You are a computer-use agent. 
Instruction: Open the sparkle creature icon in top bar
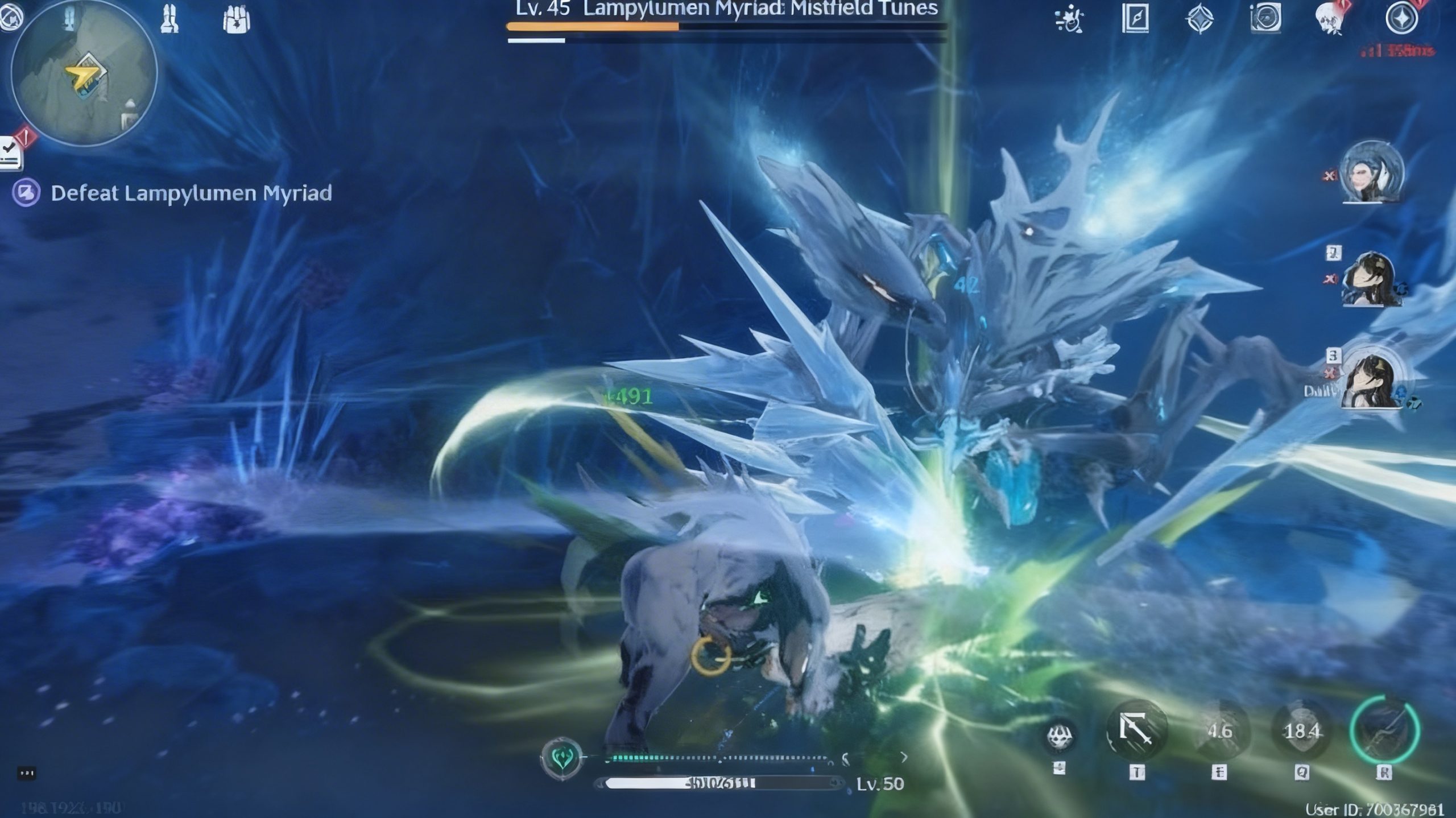pyautogui.click(x=1070, y=19)
